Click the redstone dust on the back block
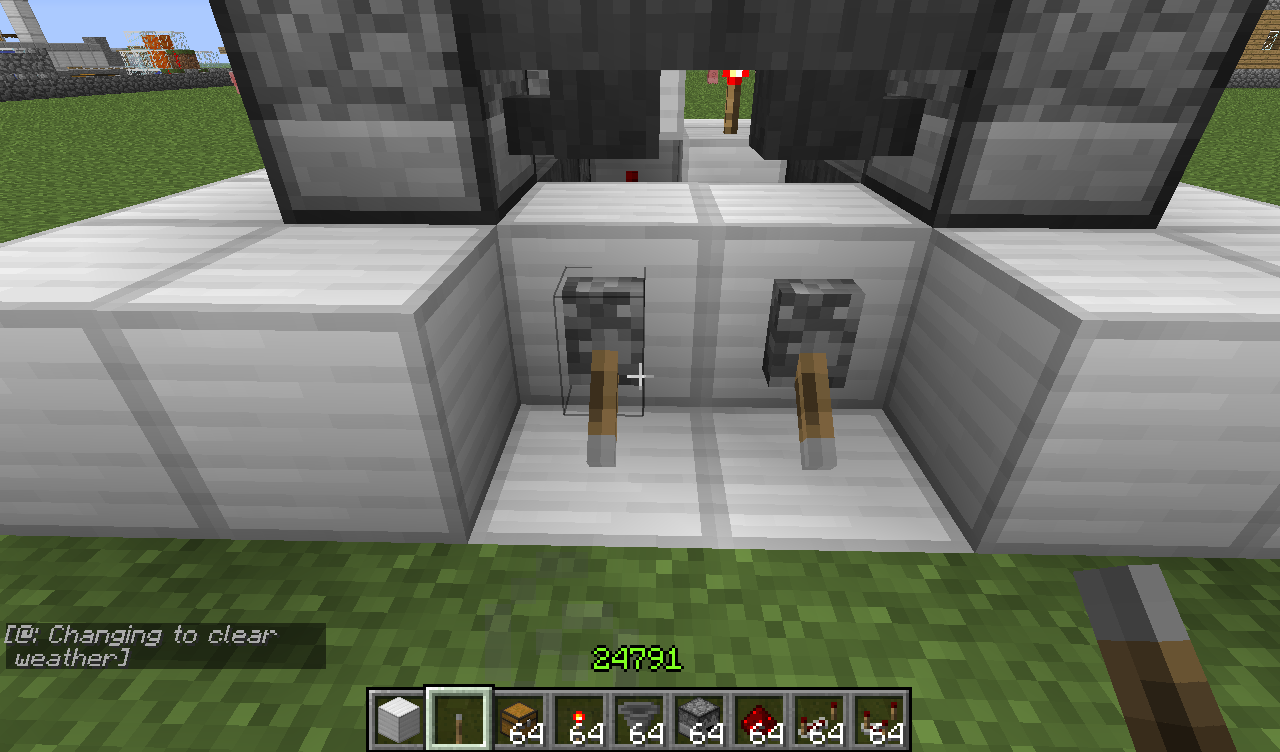1280x752 pixels. [630, 175]
